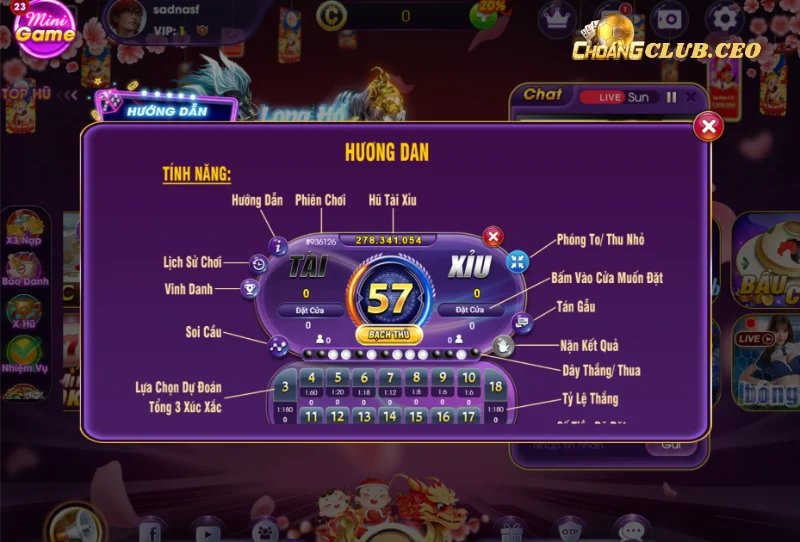Open the X Hũ jackpot event
This screenshot has height=542, width=800.
23,311
